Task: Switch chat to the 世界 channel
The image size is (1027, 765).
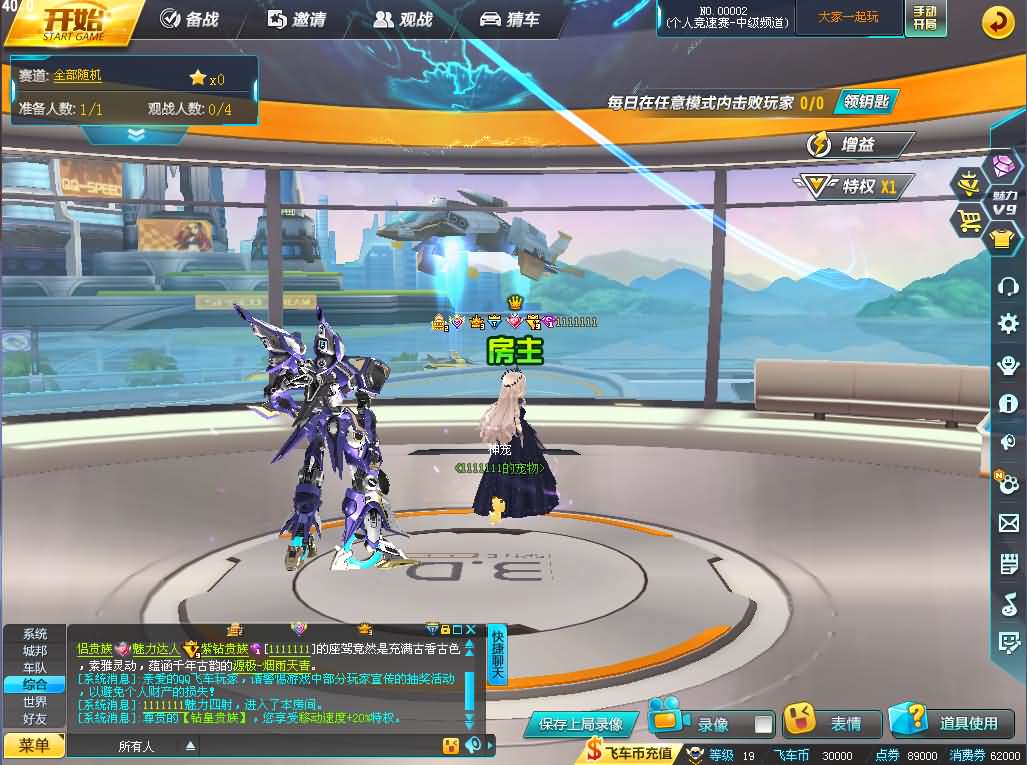Action: pos(35,701)
